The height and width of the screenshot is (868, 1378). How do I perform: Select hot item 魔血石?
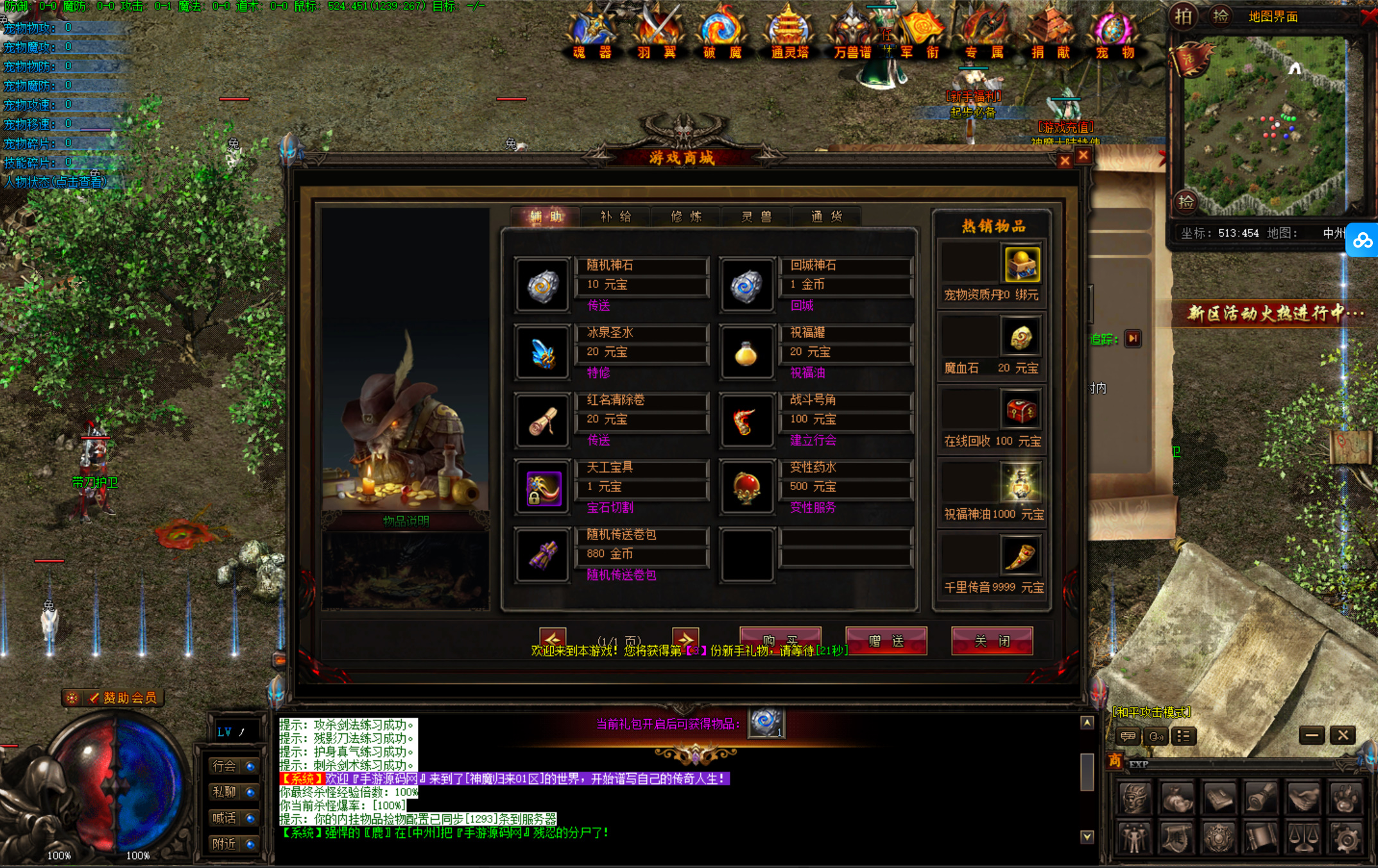tap(1021, 338)
